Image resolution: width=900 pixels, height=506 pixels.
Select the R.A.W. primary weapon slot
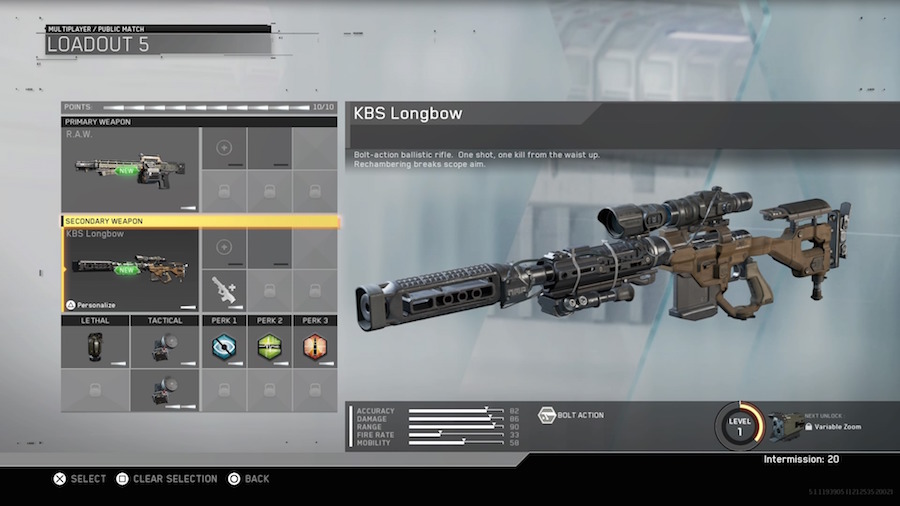pos(130,169)
